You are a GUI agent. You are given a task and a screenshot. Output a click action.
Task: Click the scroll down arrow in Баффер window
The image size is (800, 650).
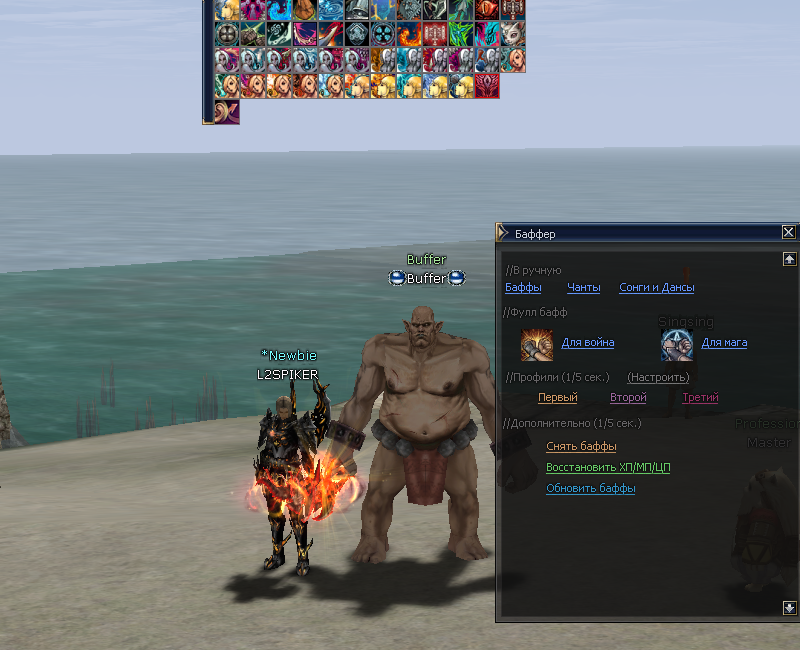[x=788, y=607]
